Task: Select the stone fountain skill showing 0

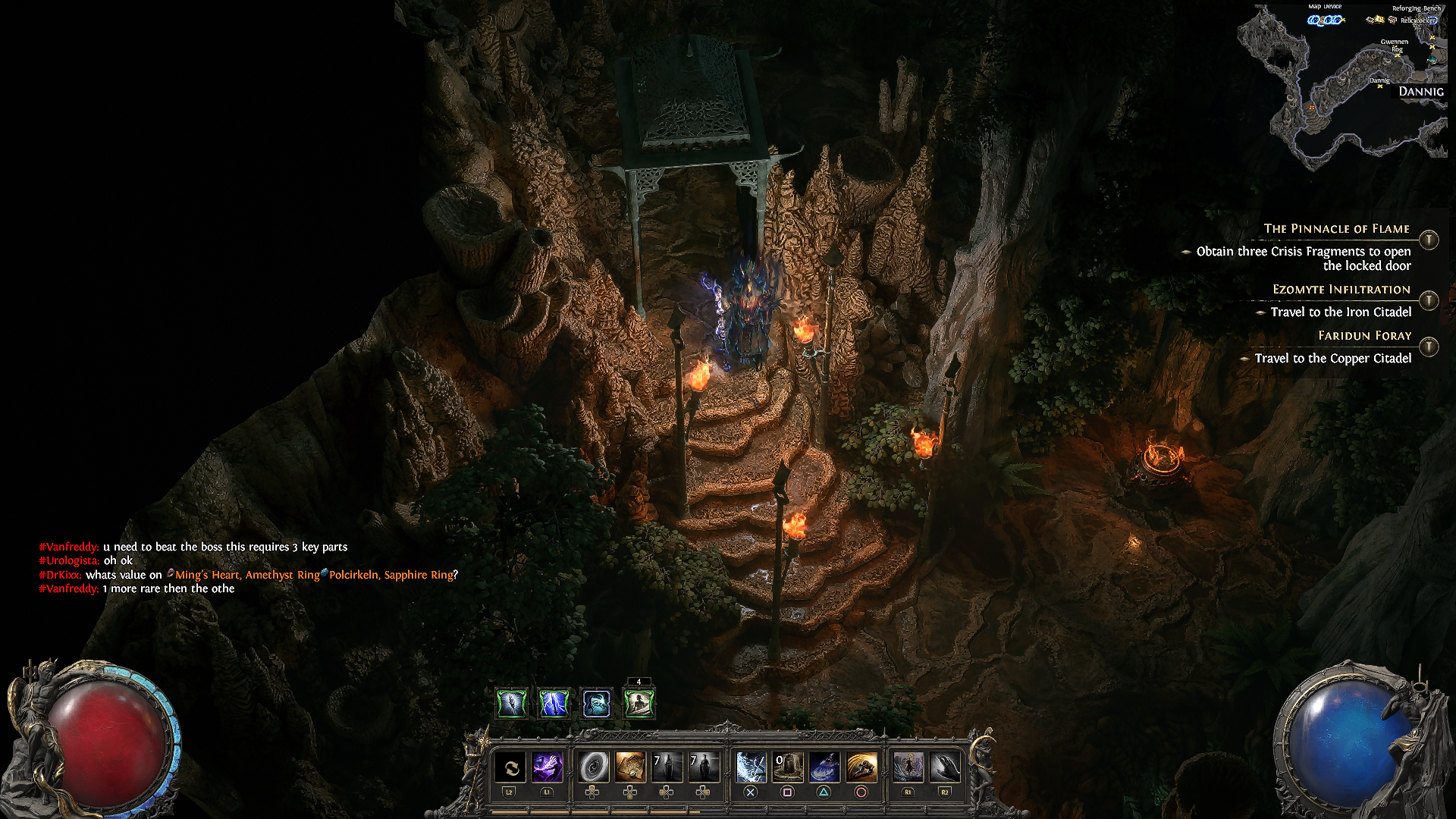Action: pyautogui.click(x=787, y=767)
